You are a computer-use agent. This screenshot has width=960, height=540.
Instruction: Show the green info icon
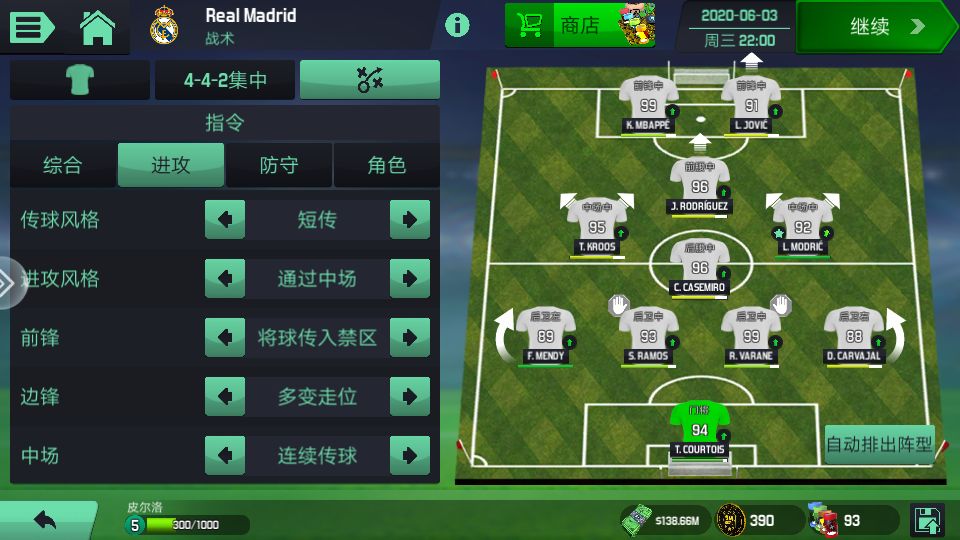(x=457, y=25)
